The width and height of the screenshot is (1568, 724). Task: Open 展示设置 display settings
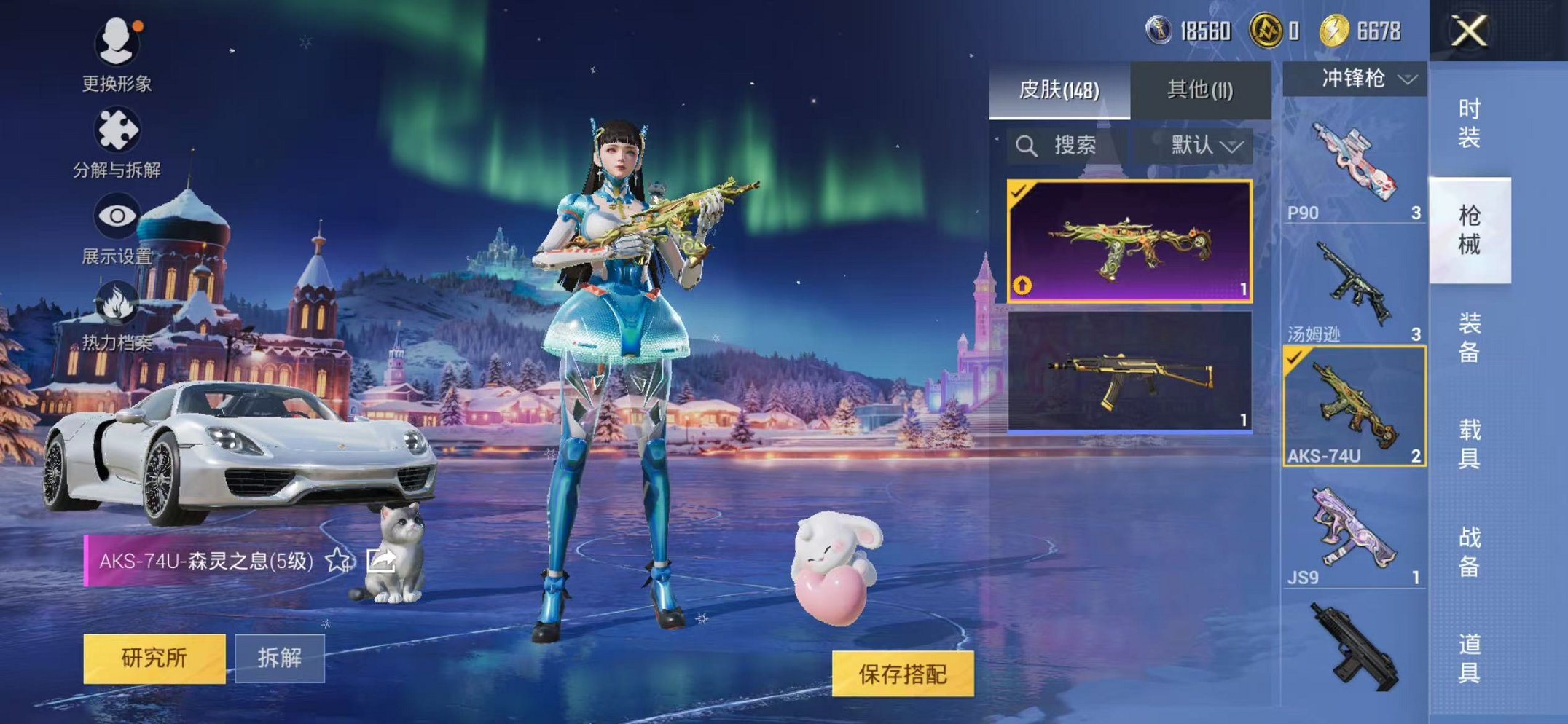pyautogui.click(x=117, y=214)
